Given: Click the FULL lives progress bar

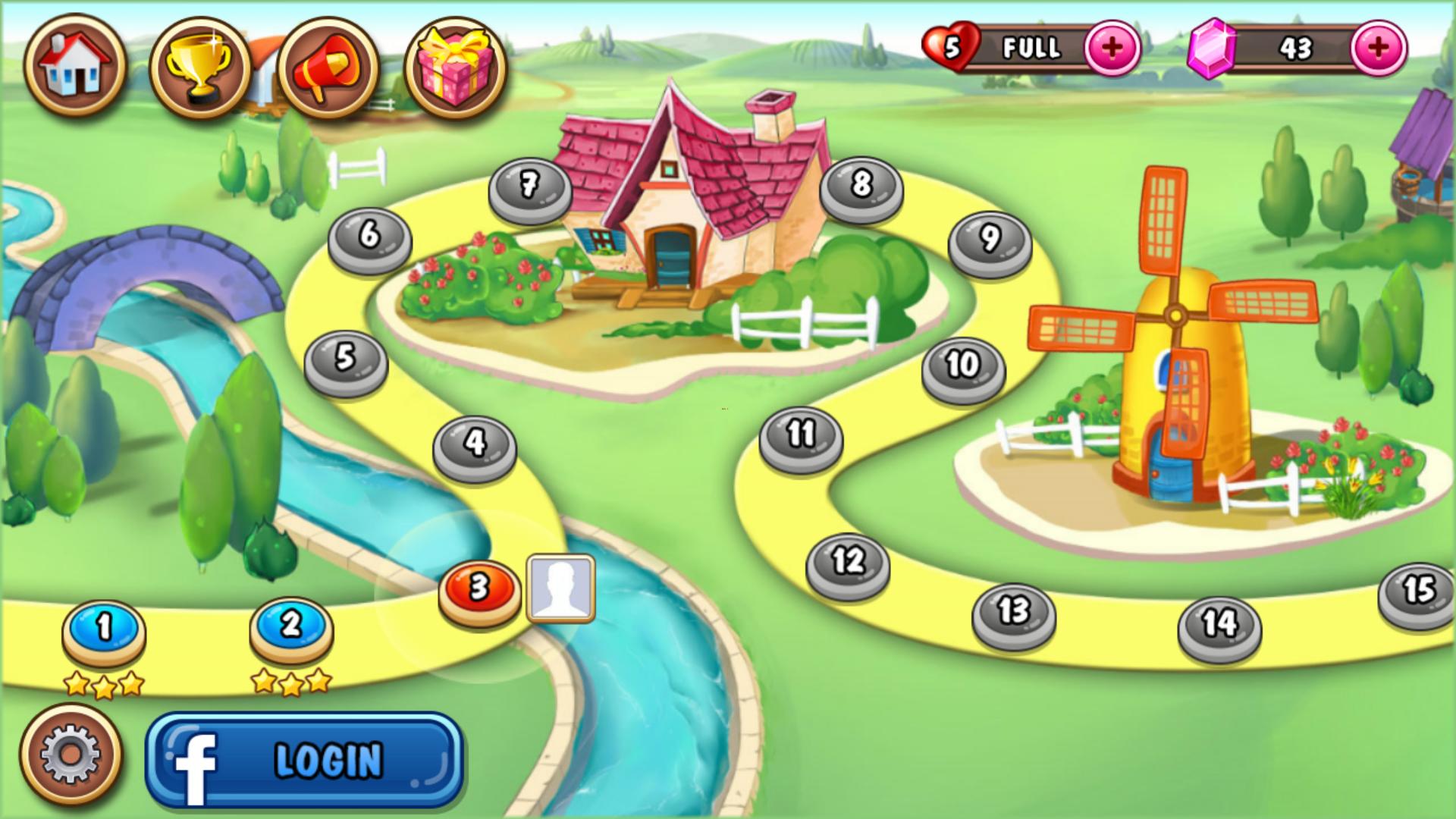Looking at the screenshot, I should [1031, 47].
